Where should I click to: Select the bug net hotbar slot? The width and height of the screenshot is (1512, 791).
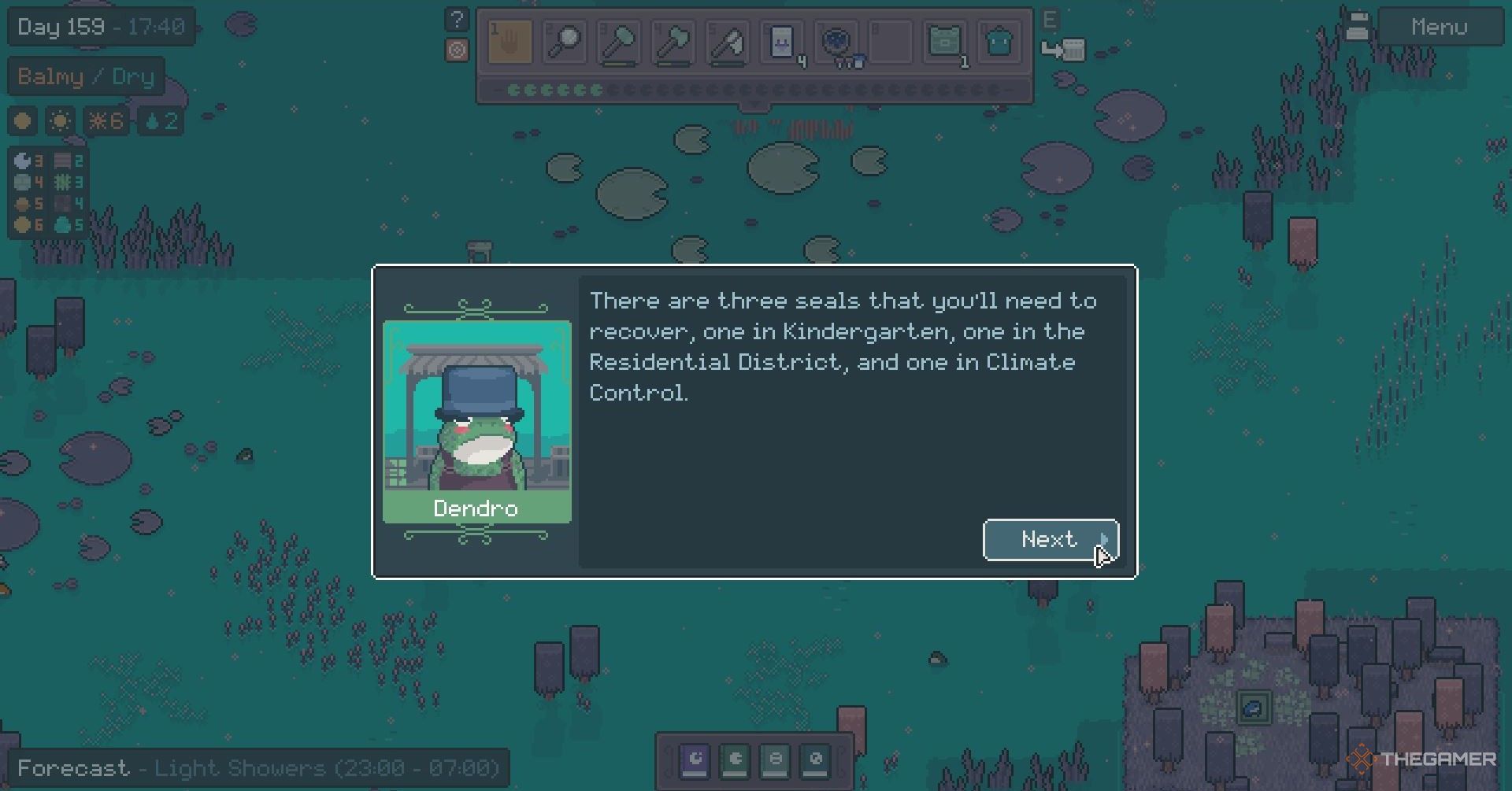pyautogui.click(x=836, y=41)
